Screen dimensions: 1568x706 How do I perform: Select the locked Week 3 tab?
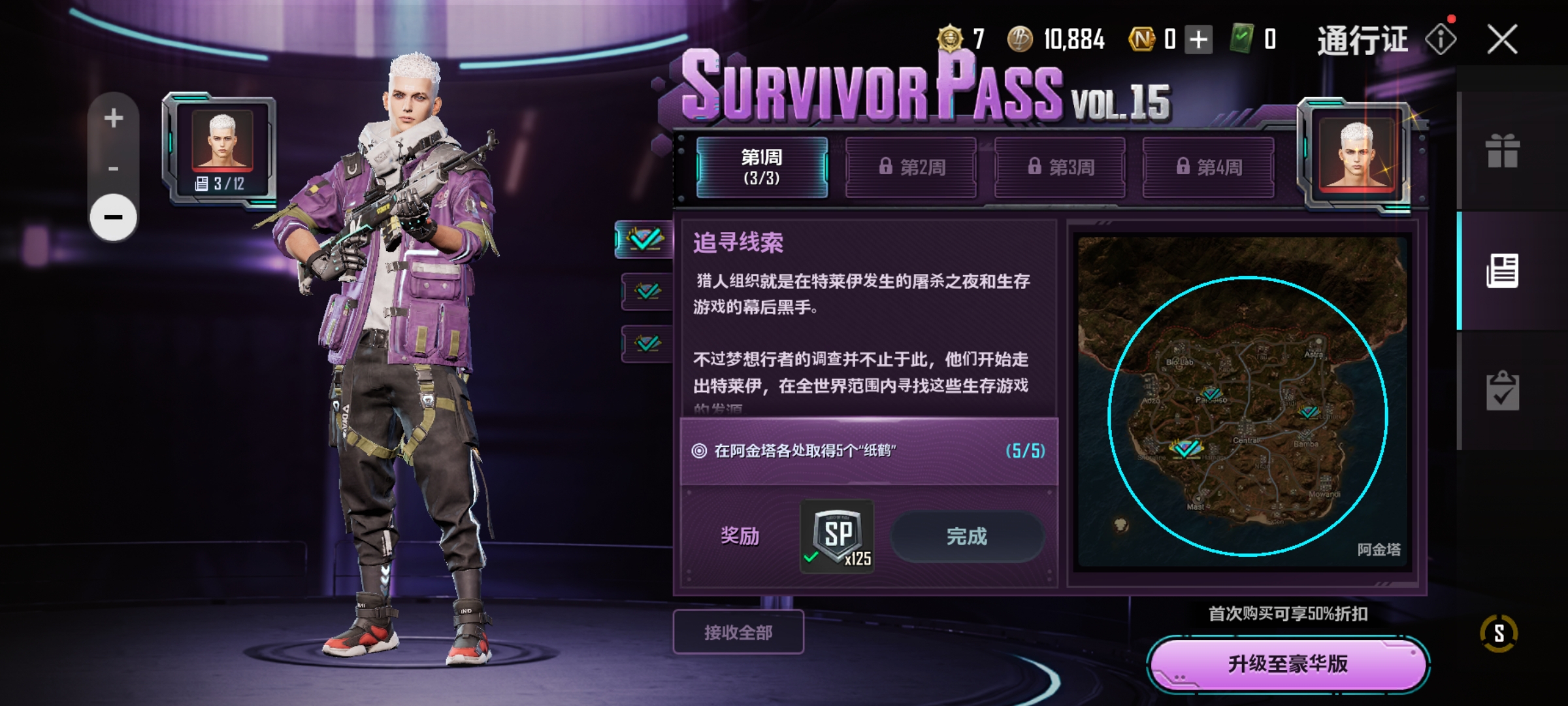coord(1060,167)
